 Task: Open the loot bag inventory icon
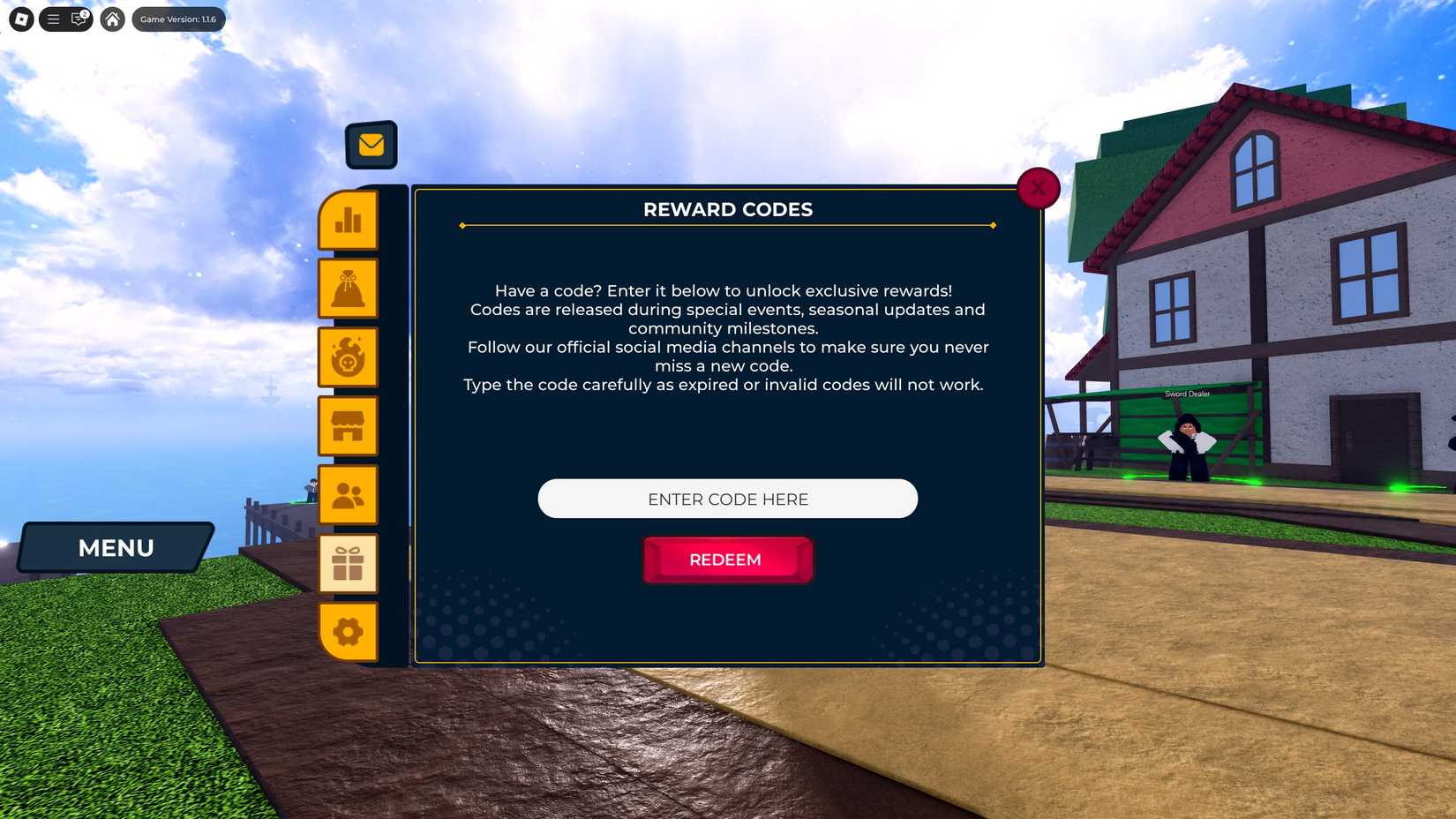pos(349,288)
